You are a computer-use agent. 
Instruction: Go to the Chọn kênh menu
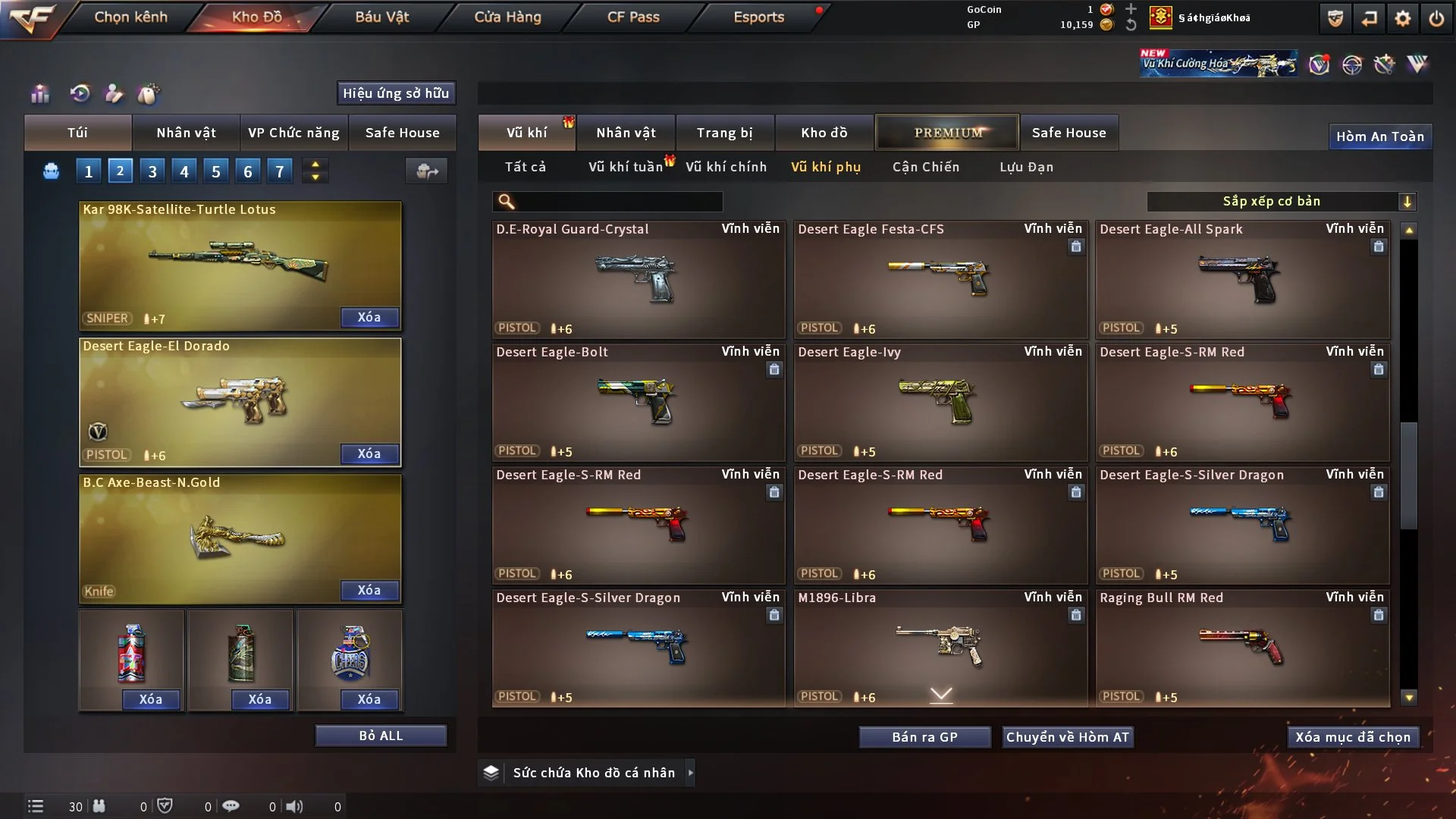tap(130, 17)
